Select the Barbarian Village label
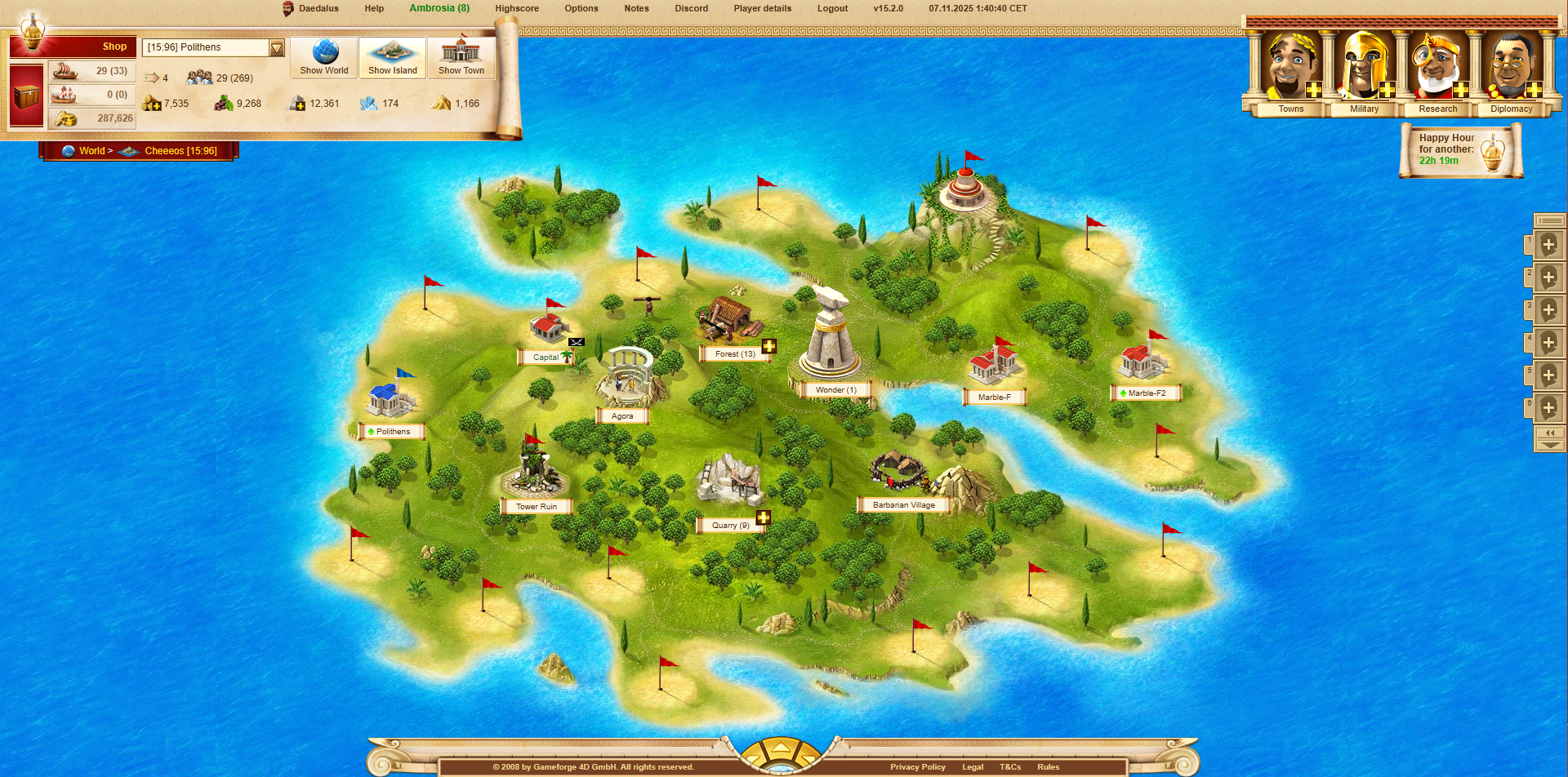 (x=903, y=505)
